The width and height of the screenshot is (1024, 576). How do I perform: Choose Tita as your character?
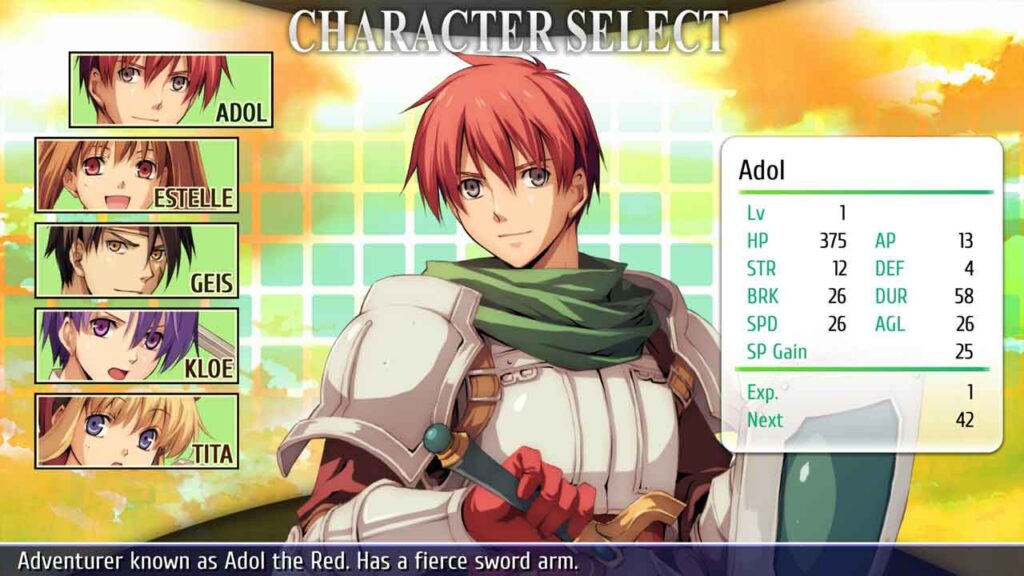pos(137,431)
